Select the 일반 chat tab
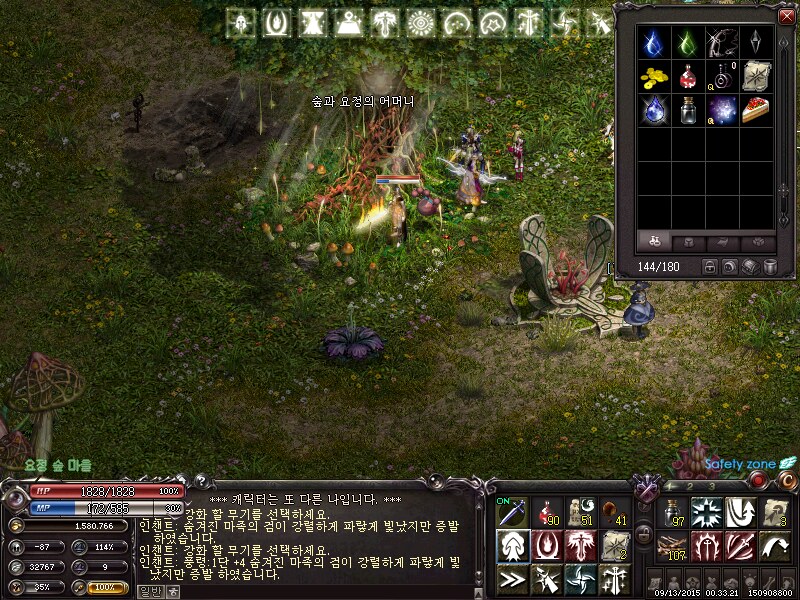The width and height of the screenshot is (800, 600). click(149, 591)
